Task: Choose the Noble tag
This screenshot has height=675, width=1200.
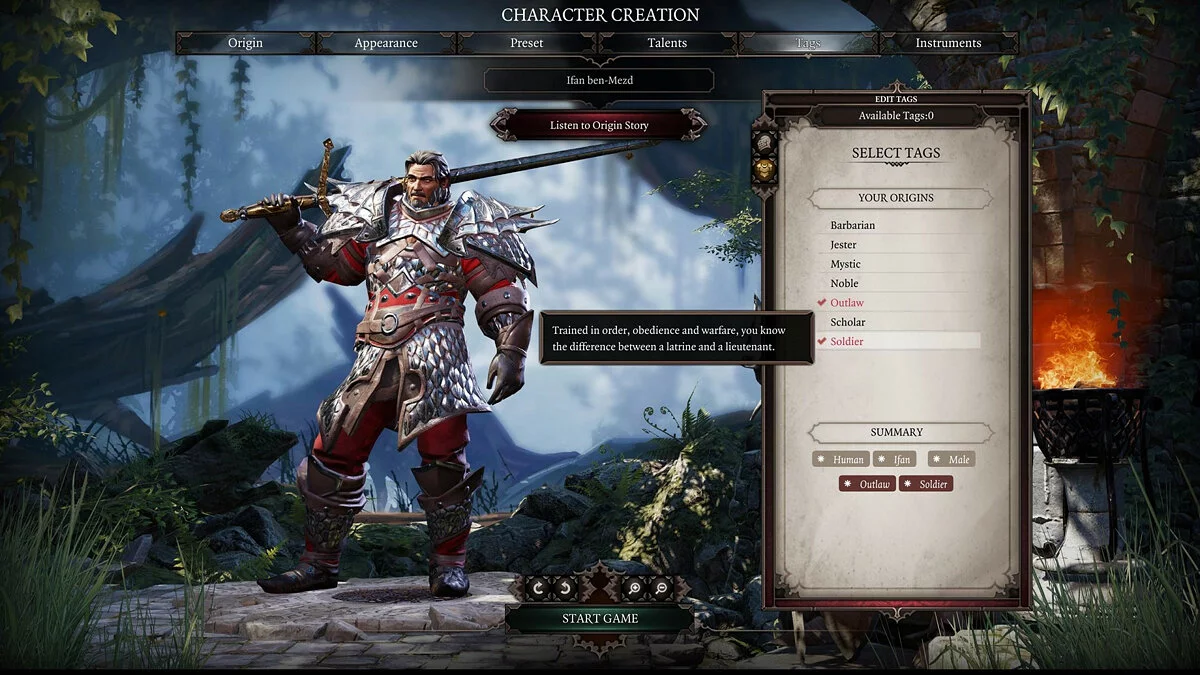Action: pos(844,283)
